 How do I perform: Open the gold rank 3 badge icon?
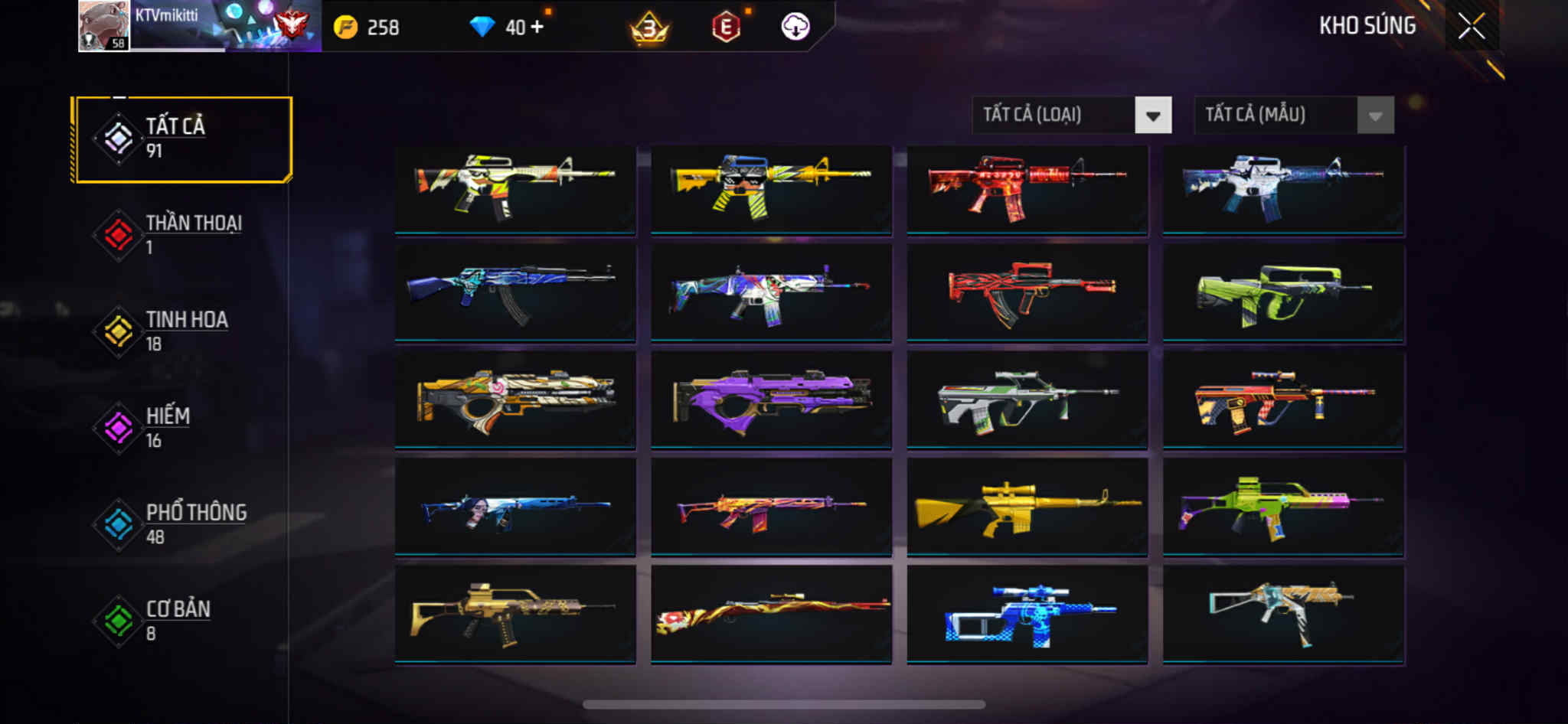(x=649, y=28)
